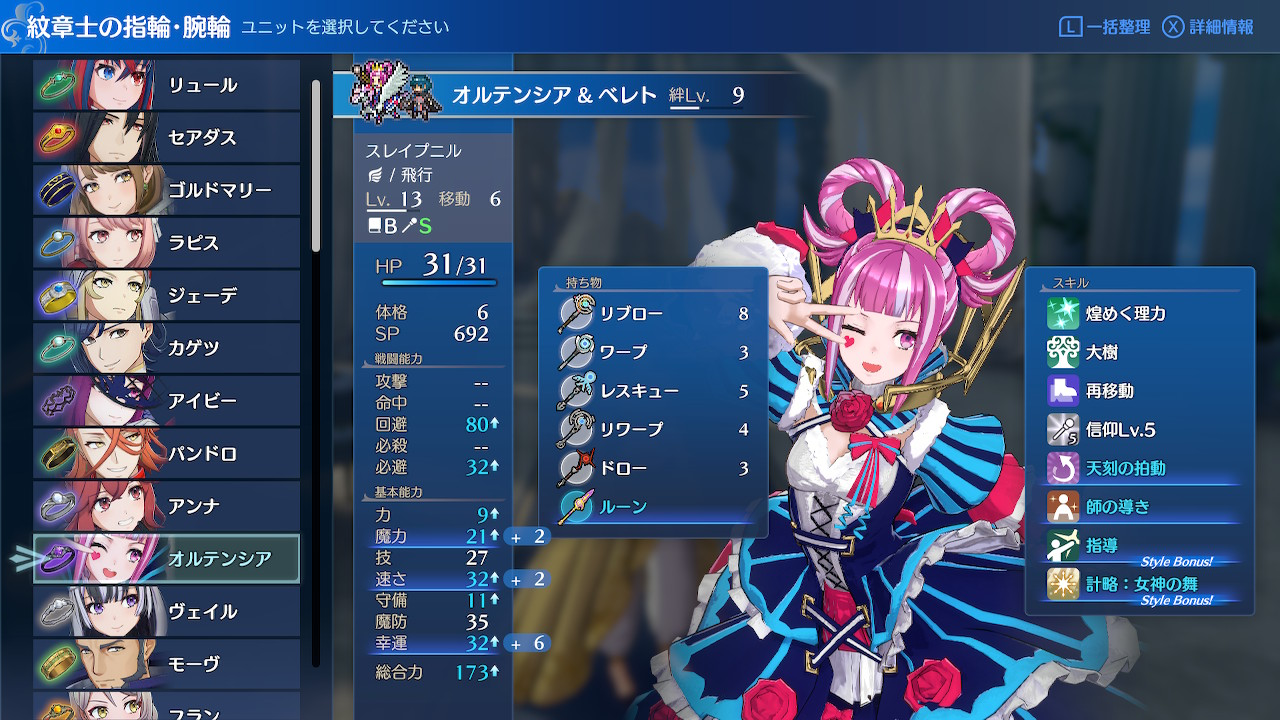The height and width of the screenshot is (720, 1280).
Task: Select リュール in the unit list
Action: pyautogui.click(x=167, y=85)
